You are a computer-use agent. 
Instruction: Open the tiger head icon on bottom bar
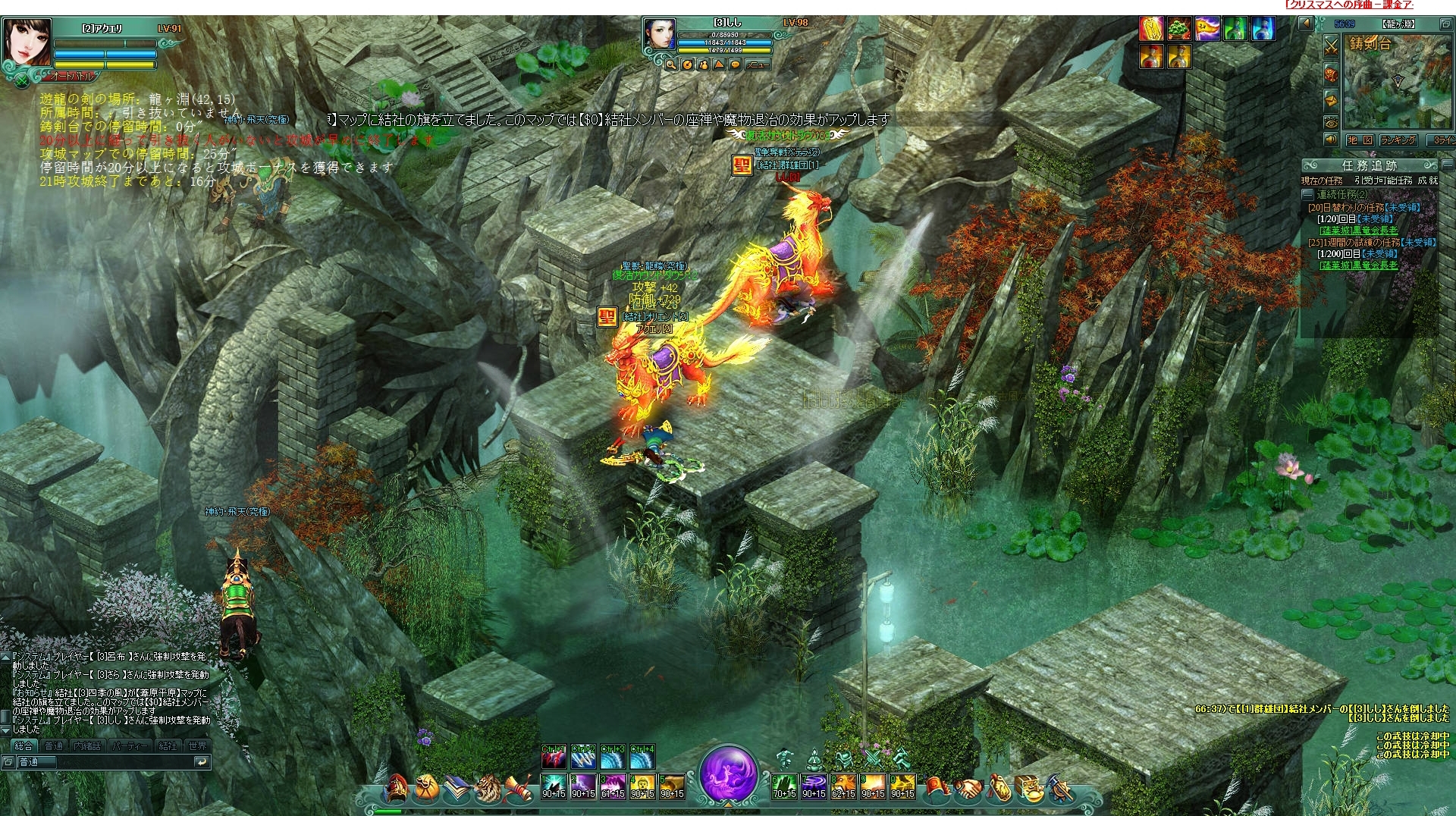[488, 789]
